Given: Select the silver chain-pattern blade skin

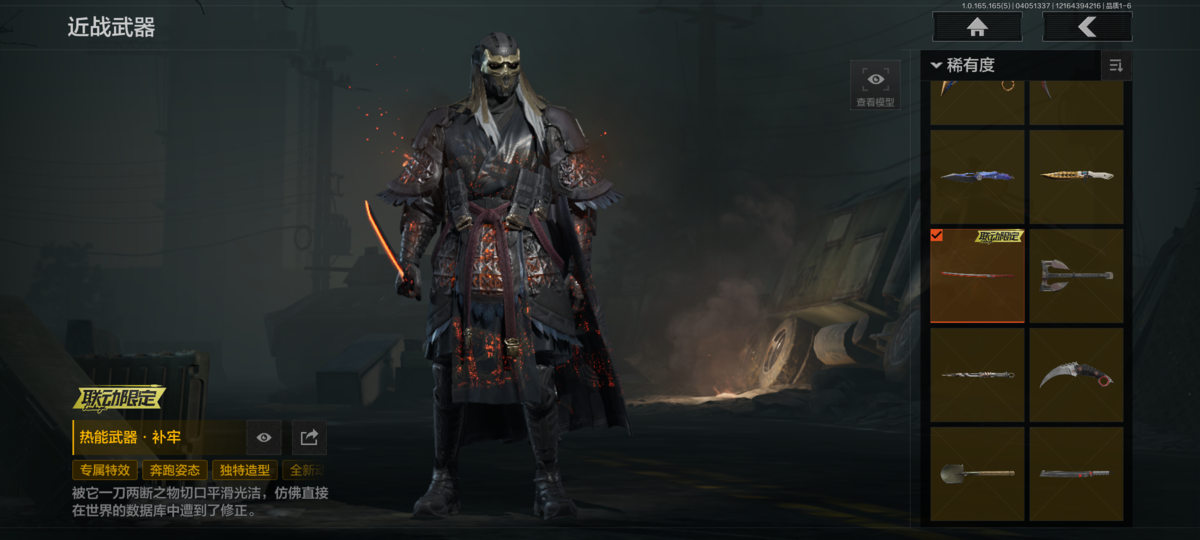Looking at the screenshot, I should coord(977,375).
